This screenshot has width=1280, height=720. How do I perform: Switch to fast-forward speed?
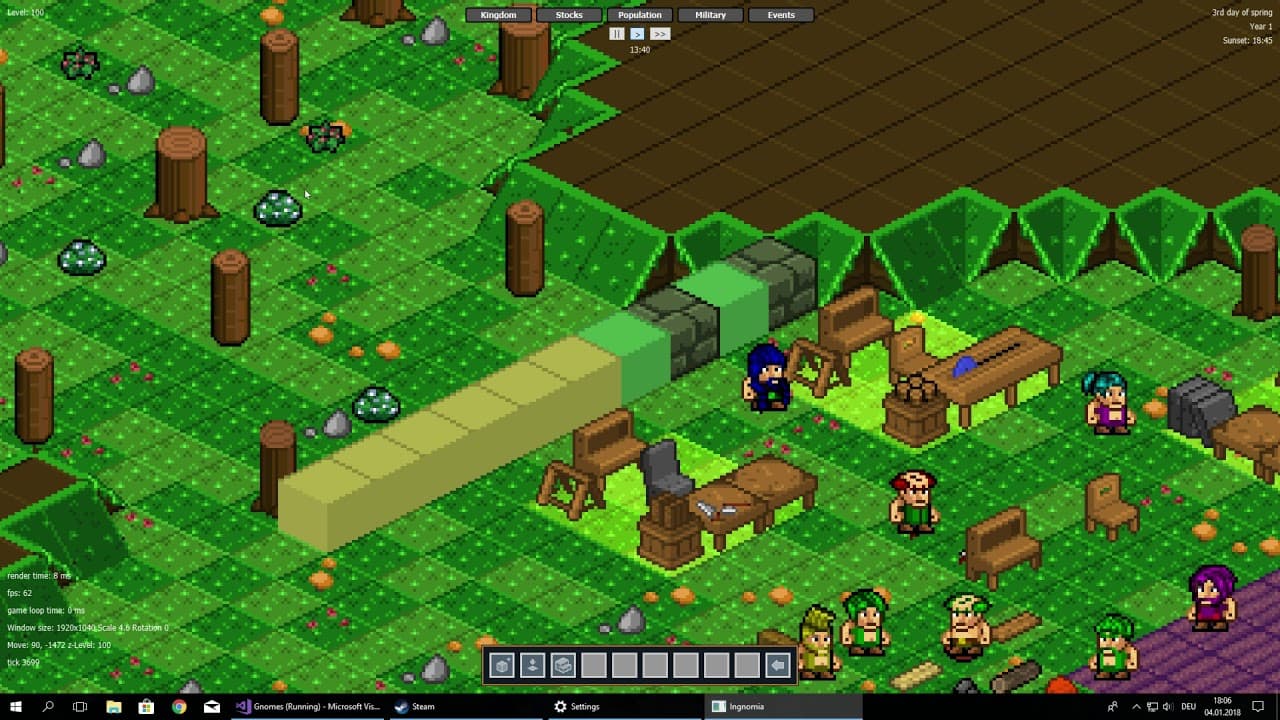click(660, 34)
